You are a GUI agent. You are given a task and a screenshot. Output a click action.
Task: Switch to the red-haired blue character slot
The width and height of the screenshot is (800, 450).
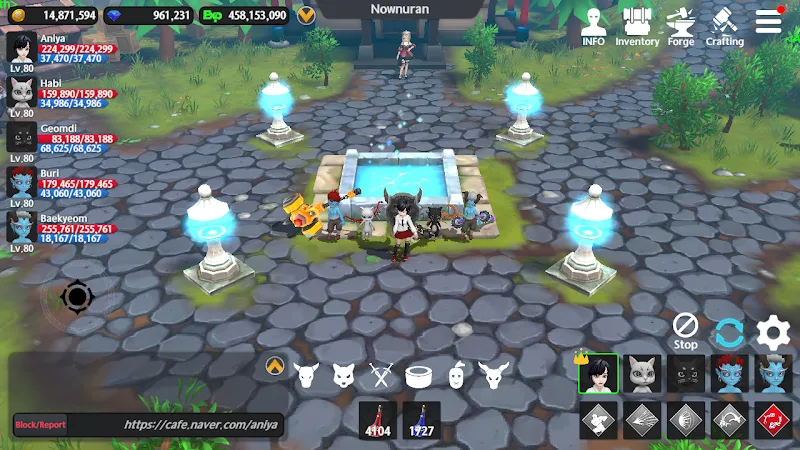[729, 374]
